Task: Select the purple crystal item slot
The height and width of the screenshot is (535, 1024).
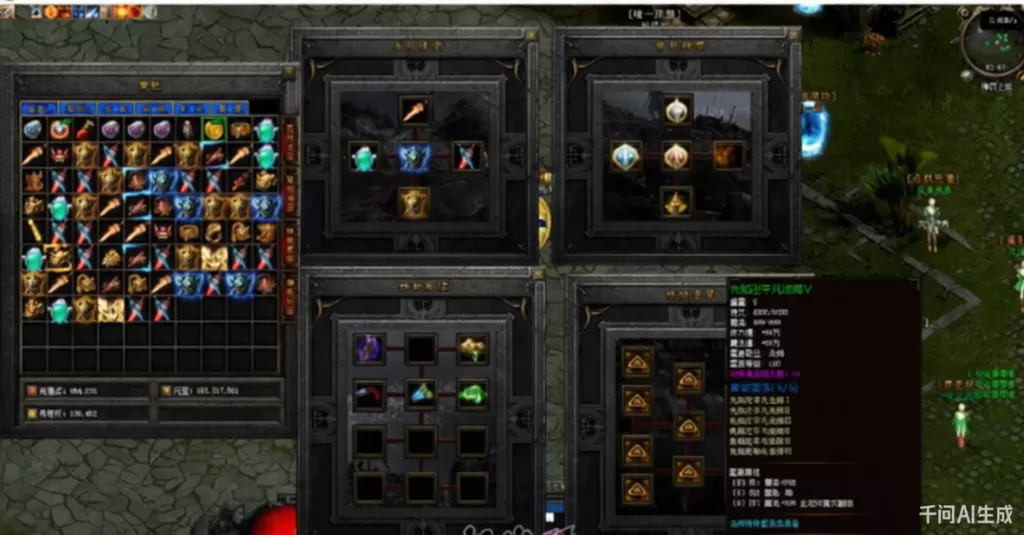Action: [368, 349]
